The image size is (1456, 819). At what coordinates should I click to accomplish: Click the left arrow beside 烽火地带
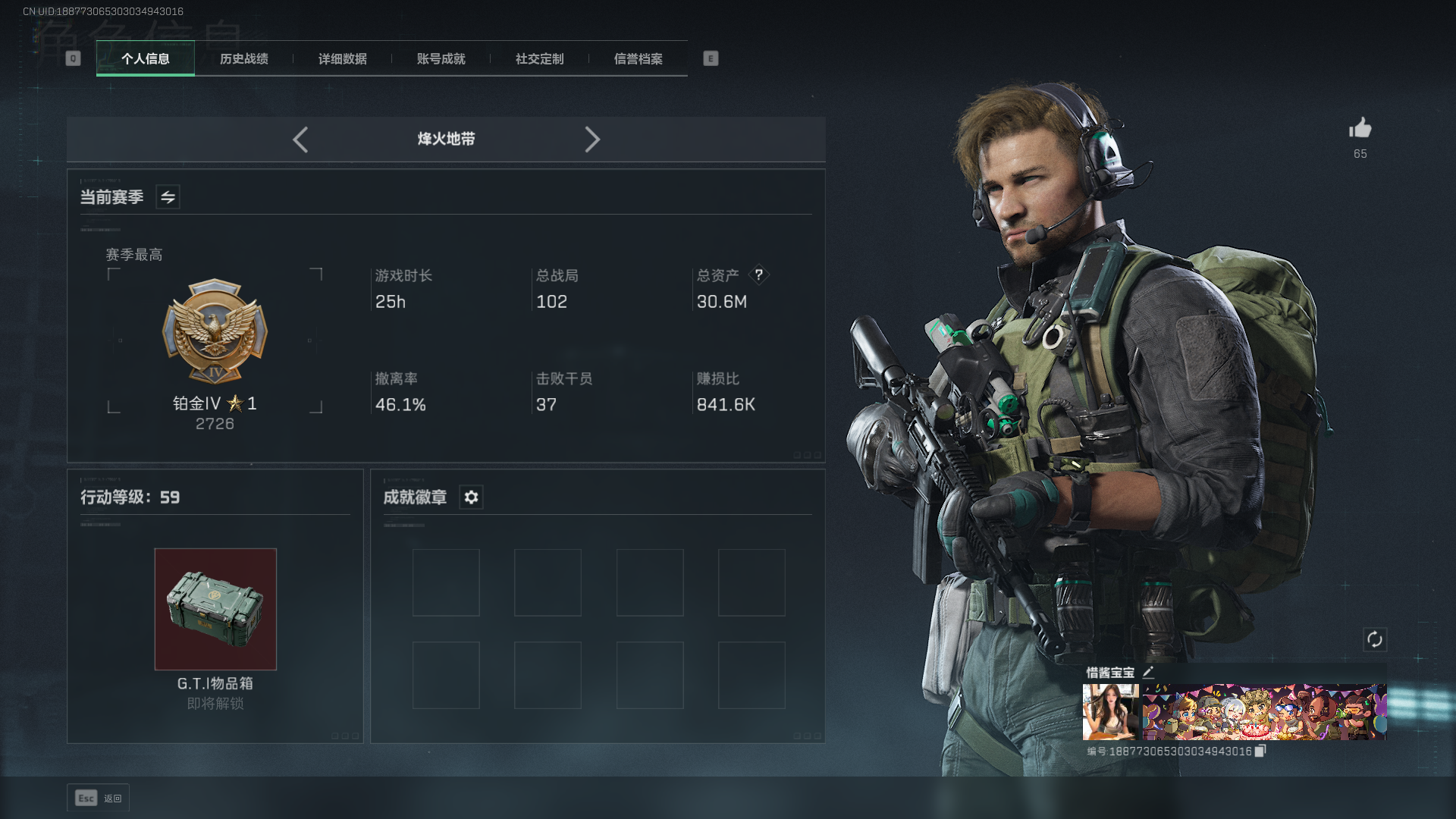coord(300,140)
